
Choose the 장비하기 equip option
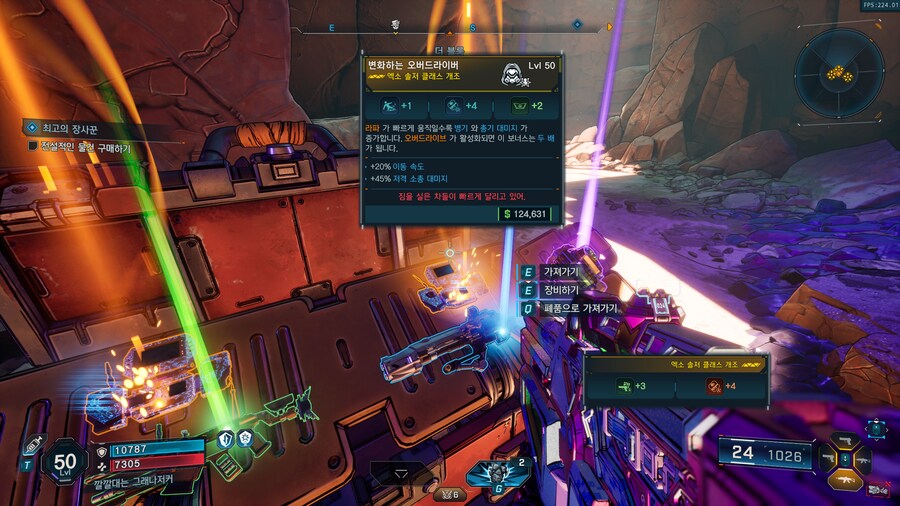(x=560, y=290)
